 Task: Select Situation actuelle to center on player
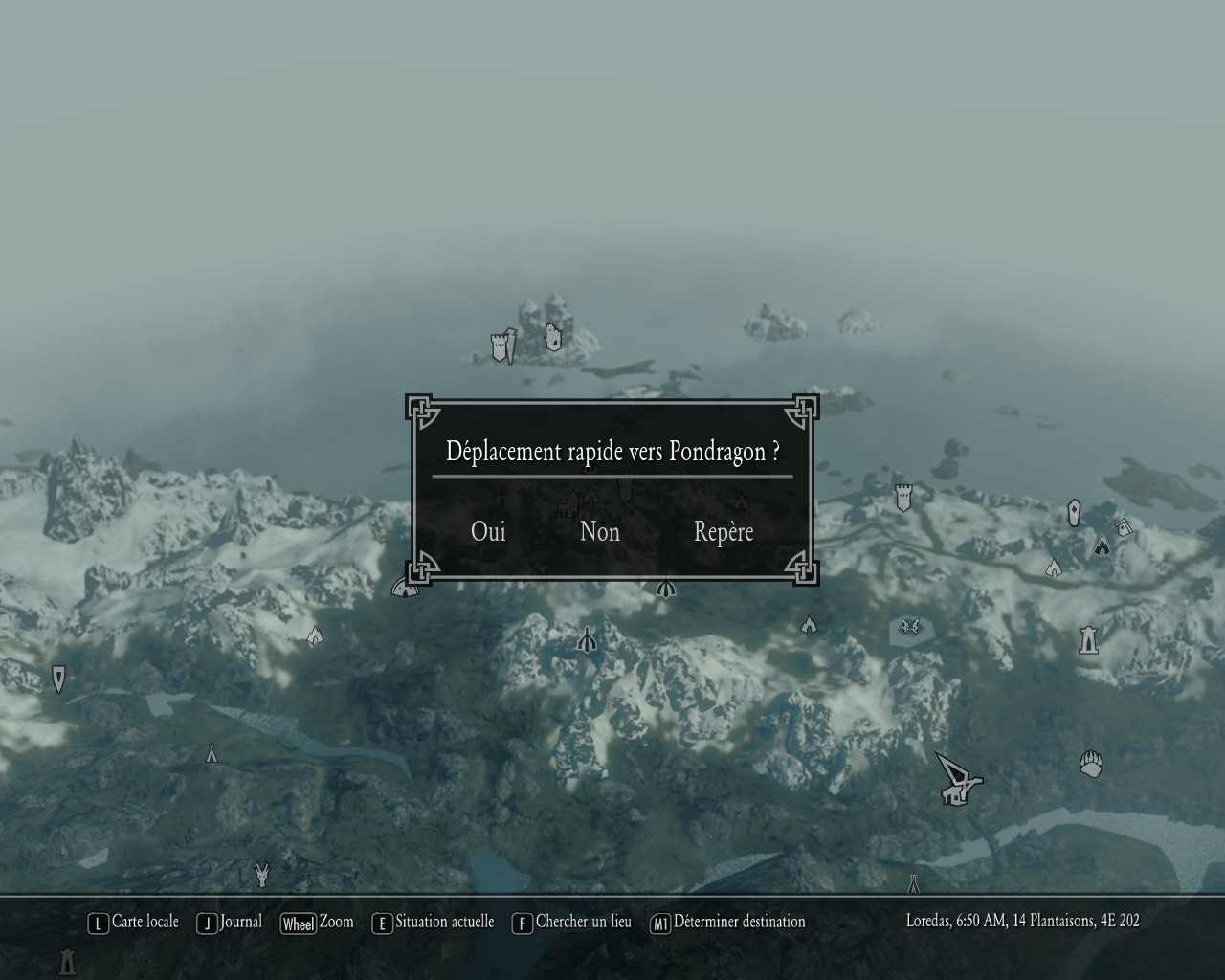(x=434, y=922)
